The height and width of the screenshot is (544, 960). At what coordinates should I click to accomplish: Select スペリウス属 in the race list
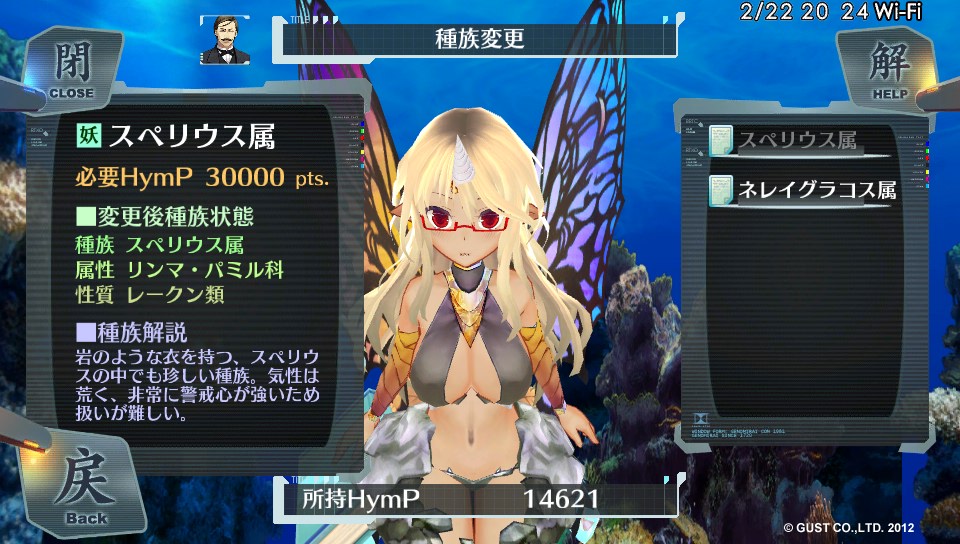[x=797, y=141]
